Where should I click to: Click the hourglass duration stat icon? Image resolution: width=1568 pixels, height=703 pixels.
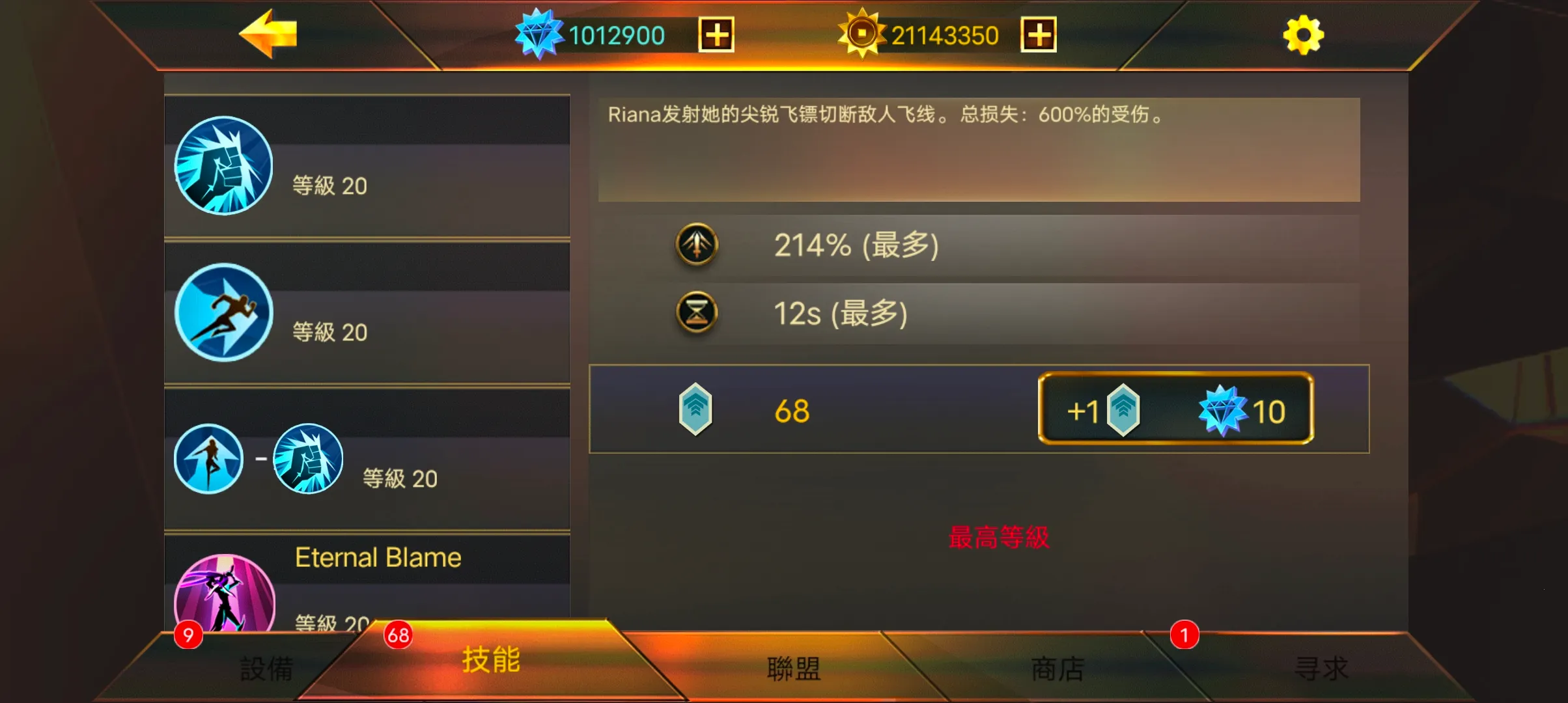(697, 314)
